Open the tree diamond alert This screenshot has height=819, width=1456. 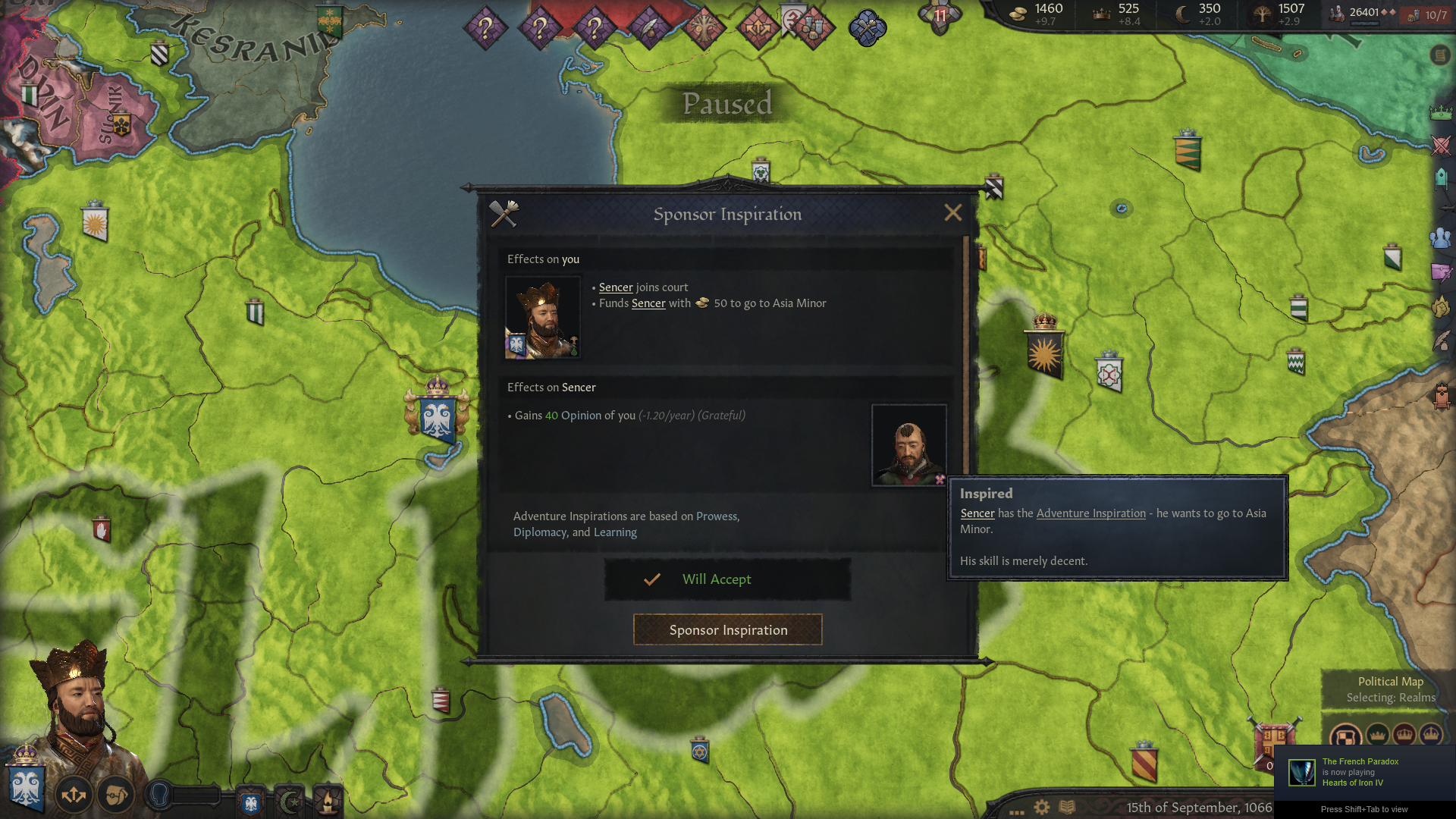(x=704, y=28)
